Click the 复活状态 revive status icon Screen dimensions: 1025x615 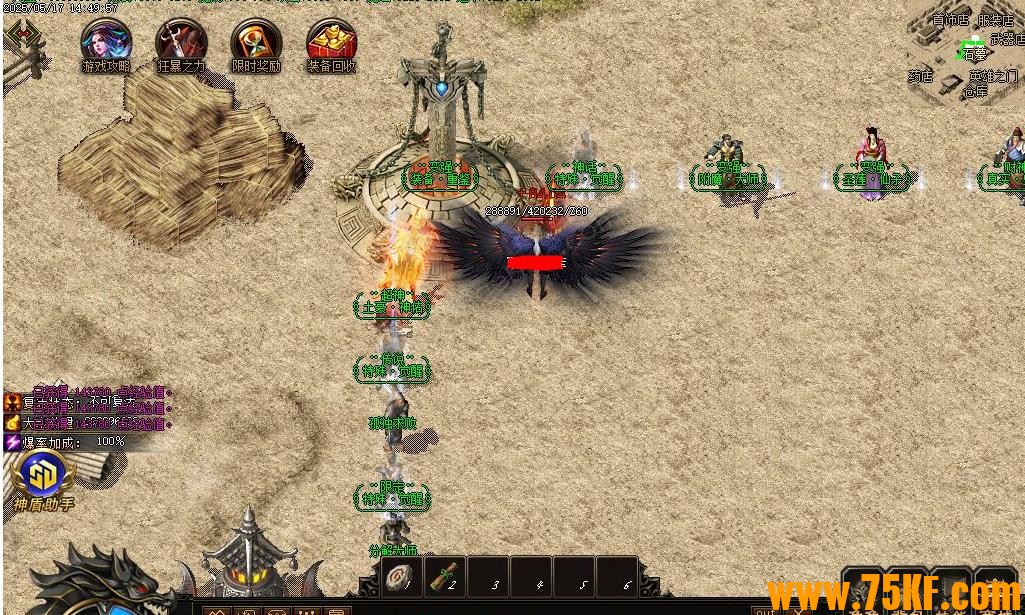tap(13, 402)
